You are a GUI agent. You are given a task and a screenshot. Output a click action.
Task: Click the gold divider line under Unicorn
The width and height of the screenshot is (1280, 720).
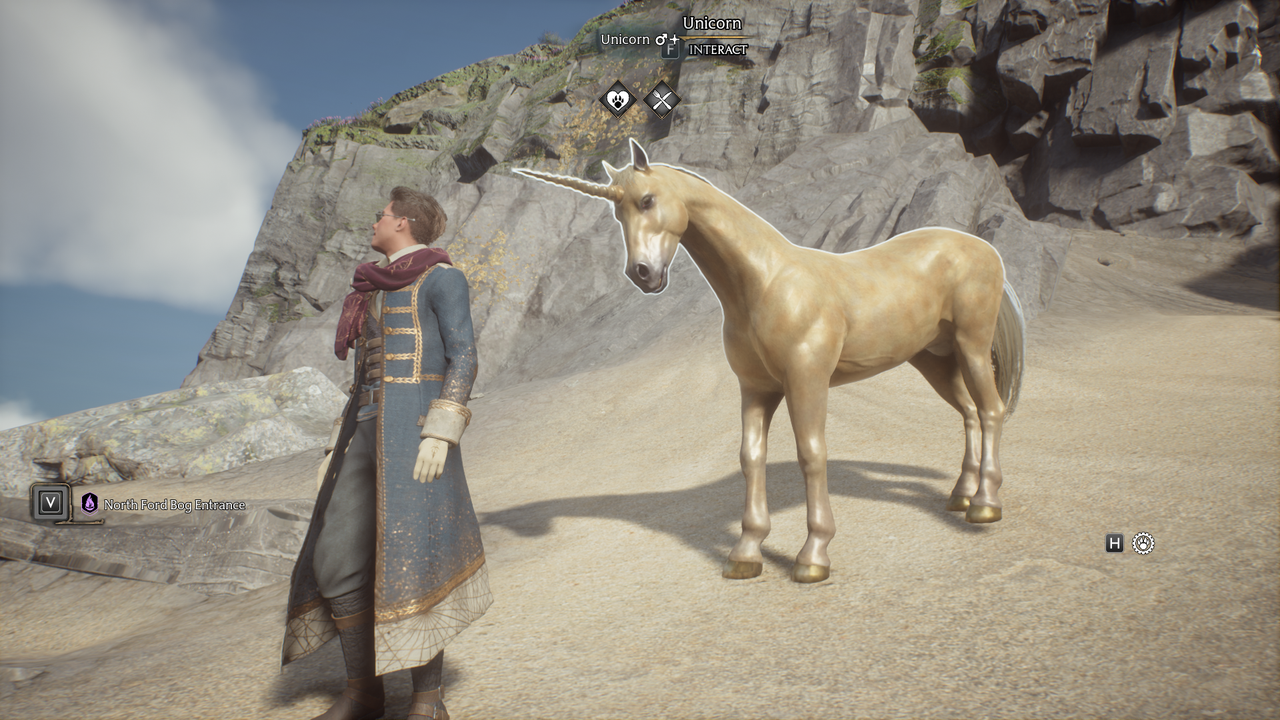pyautogui.click(x=715, y=38)
